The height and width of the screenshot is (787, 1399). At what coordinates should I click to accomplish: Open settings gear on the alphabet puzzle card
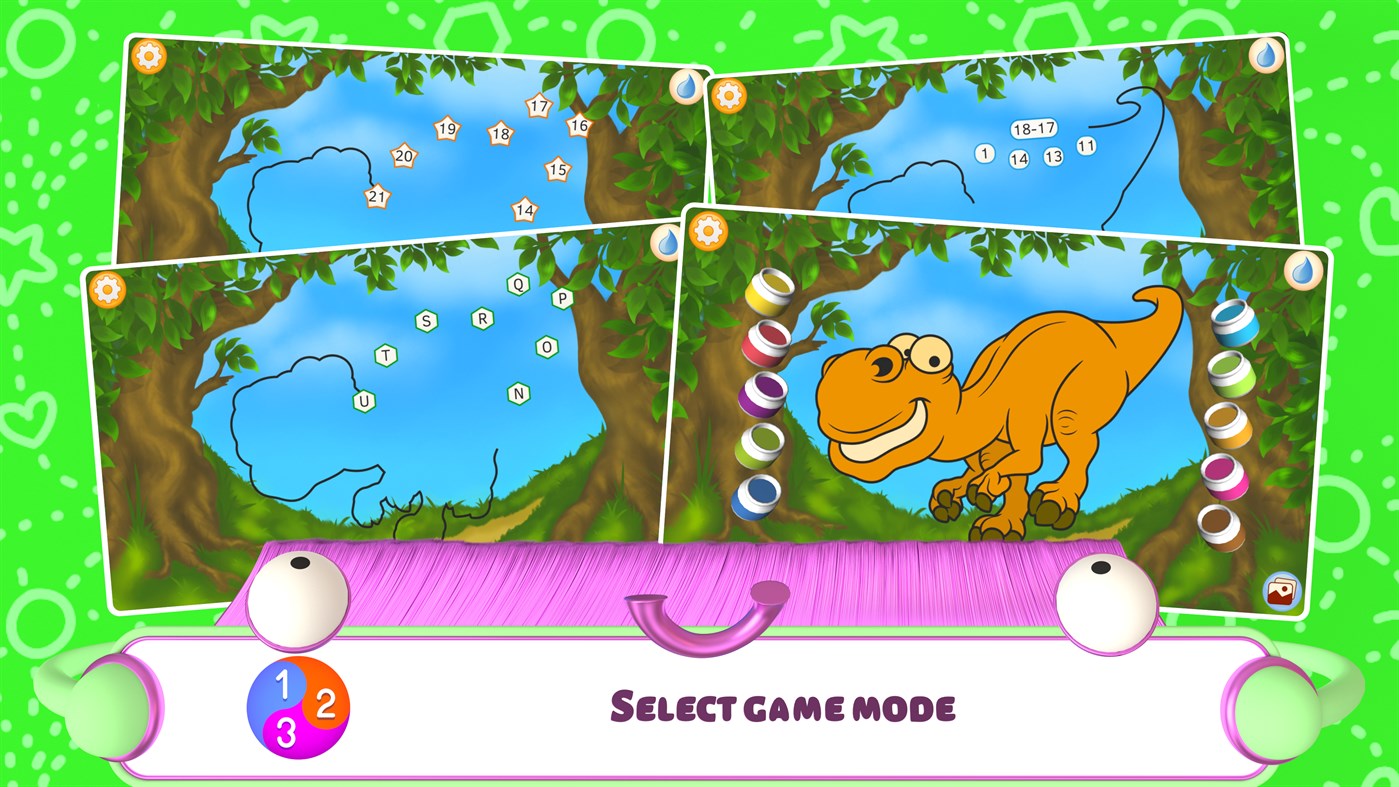click(x=108, y=290)
